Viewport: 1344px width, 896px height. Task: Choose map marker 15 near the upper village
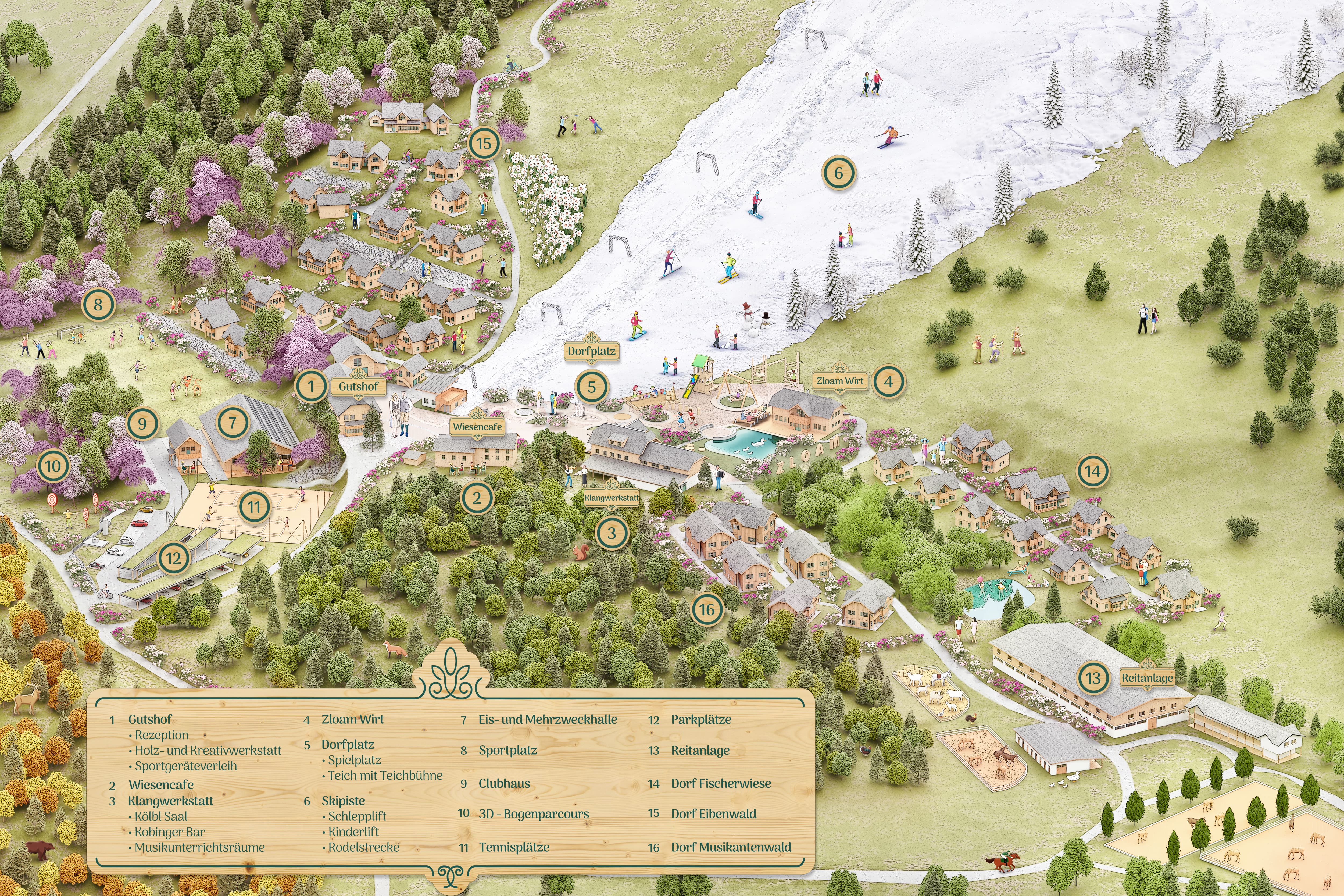click(484, 144)
